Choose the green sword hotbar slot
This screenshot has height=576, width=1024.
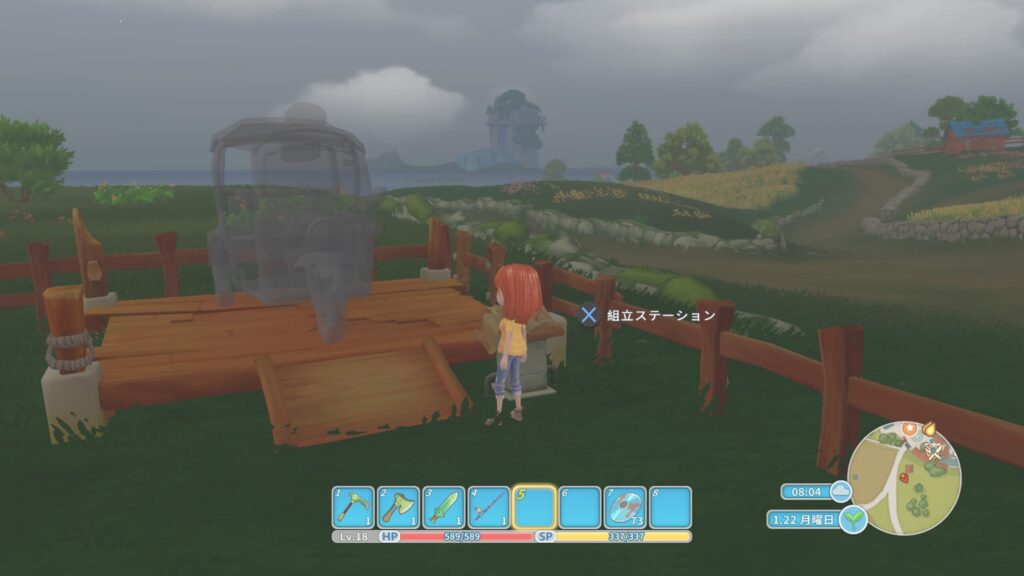click(x=443, y=507)
